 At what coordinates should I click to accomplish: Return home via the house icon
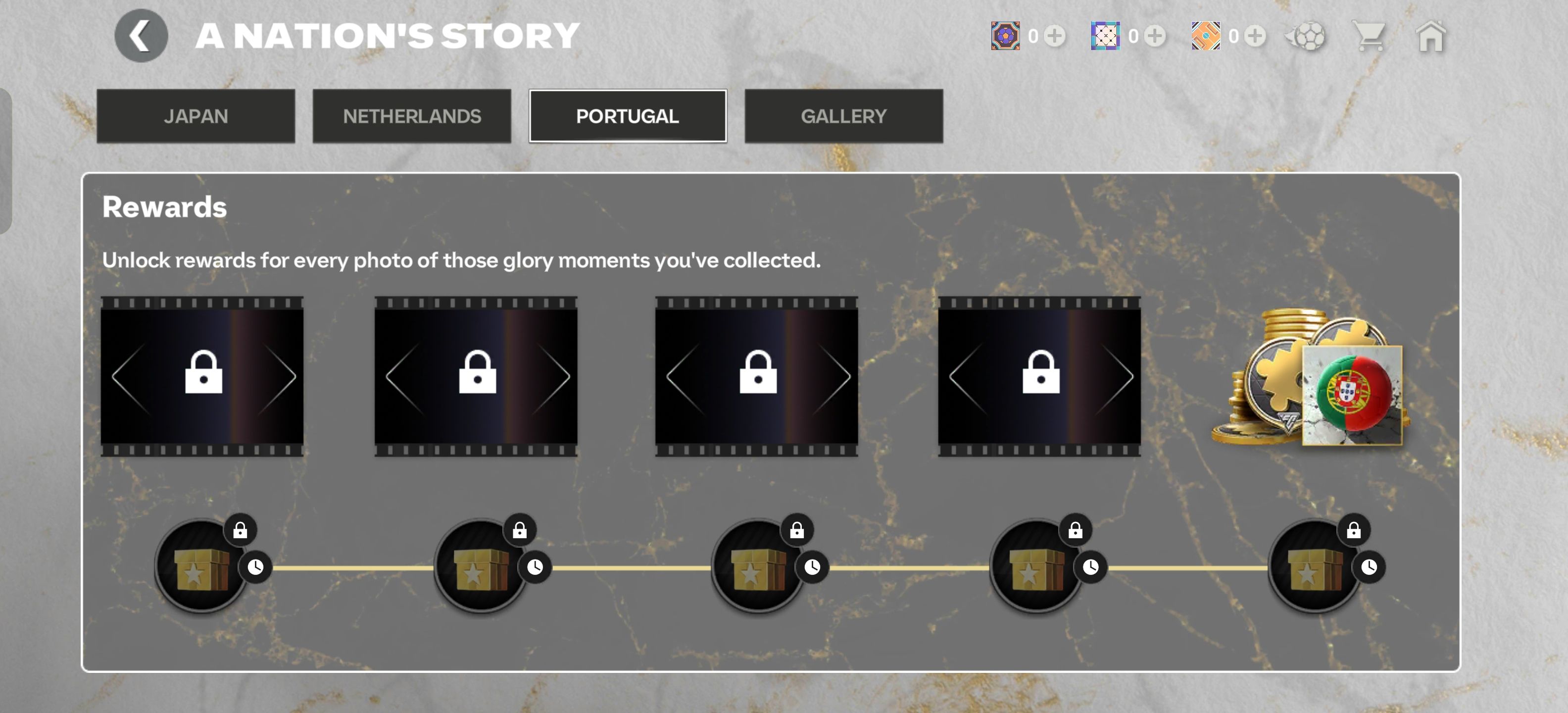pos(1430,37)
